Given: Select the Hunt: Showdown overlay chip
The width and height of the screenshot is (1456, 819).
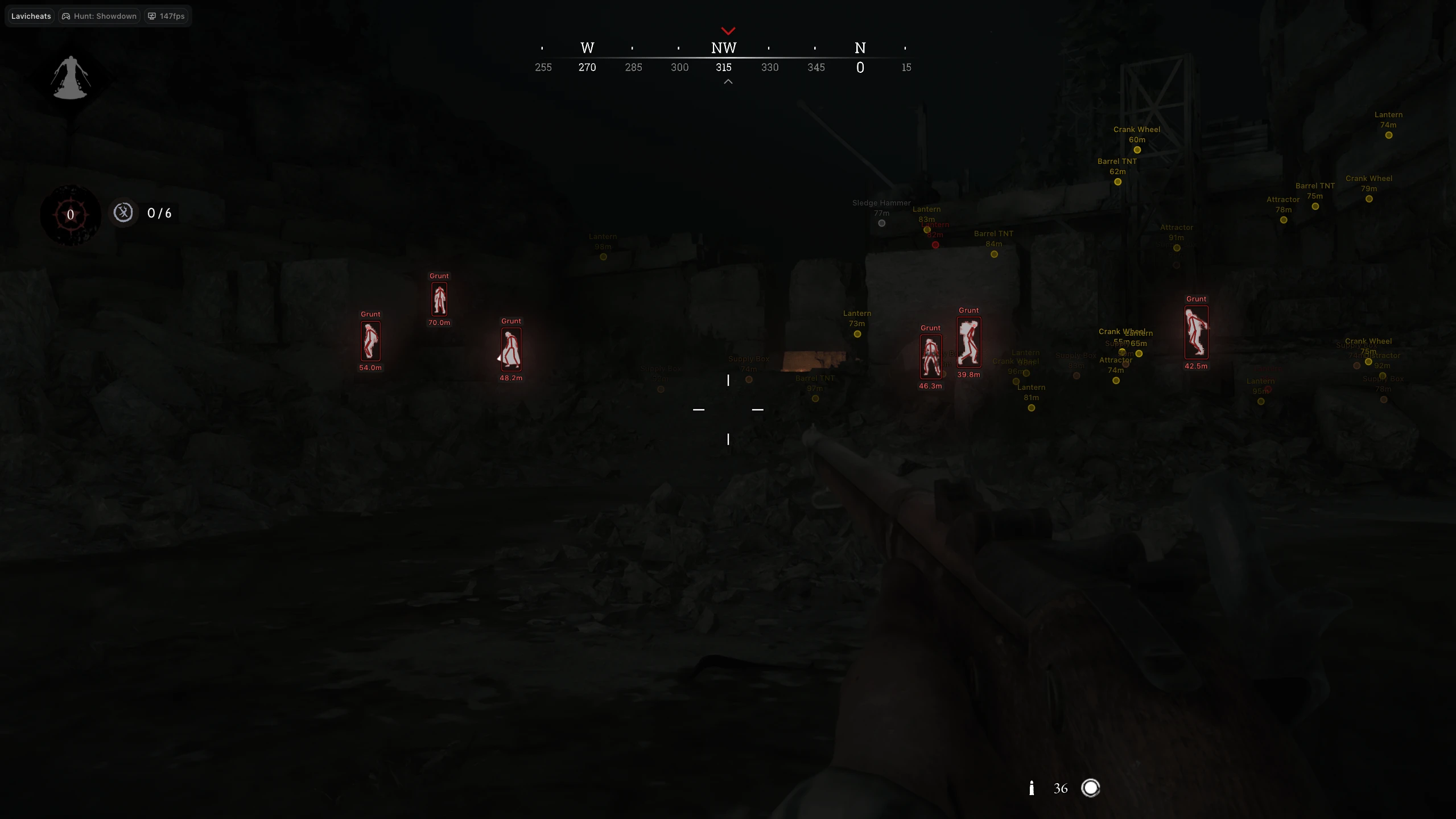Looking at the screenshot, I should tap(100, 16).
